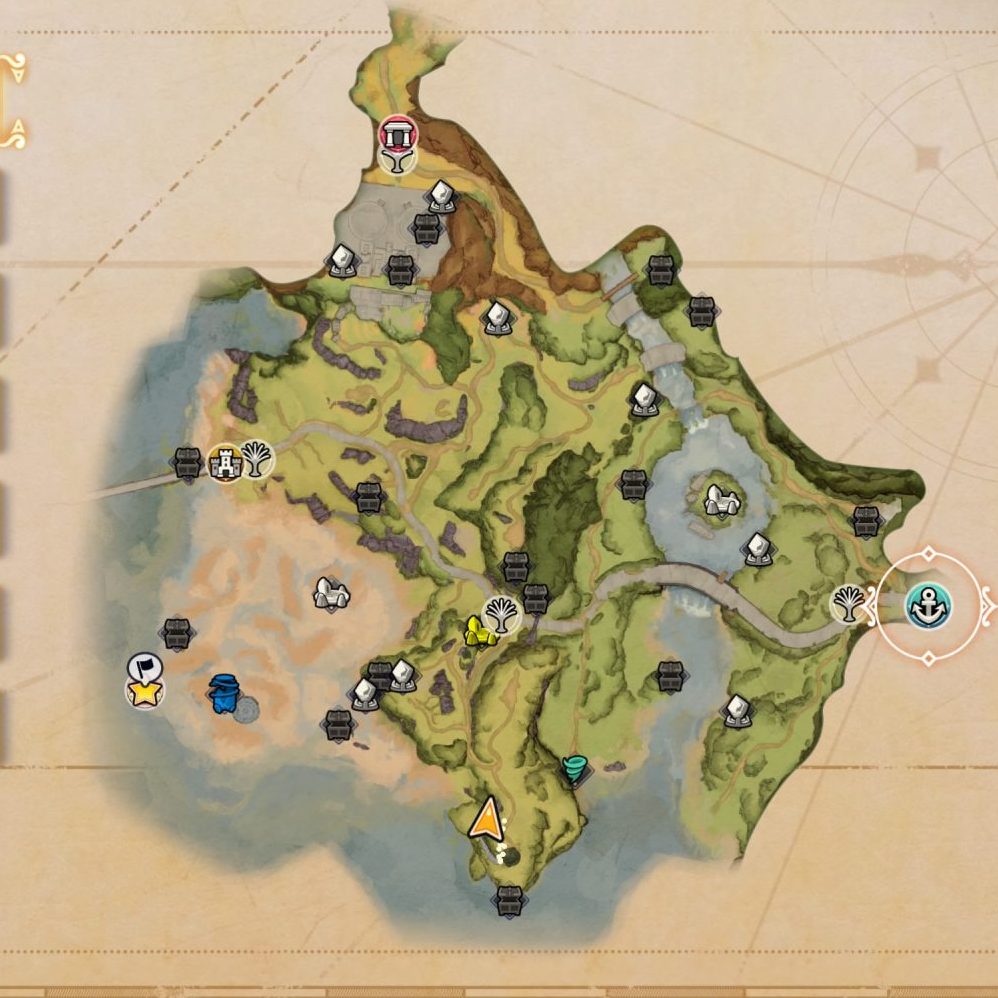Click the chest marker below the player arrow

(x=508, y=899)
